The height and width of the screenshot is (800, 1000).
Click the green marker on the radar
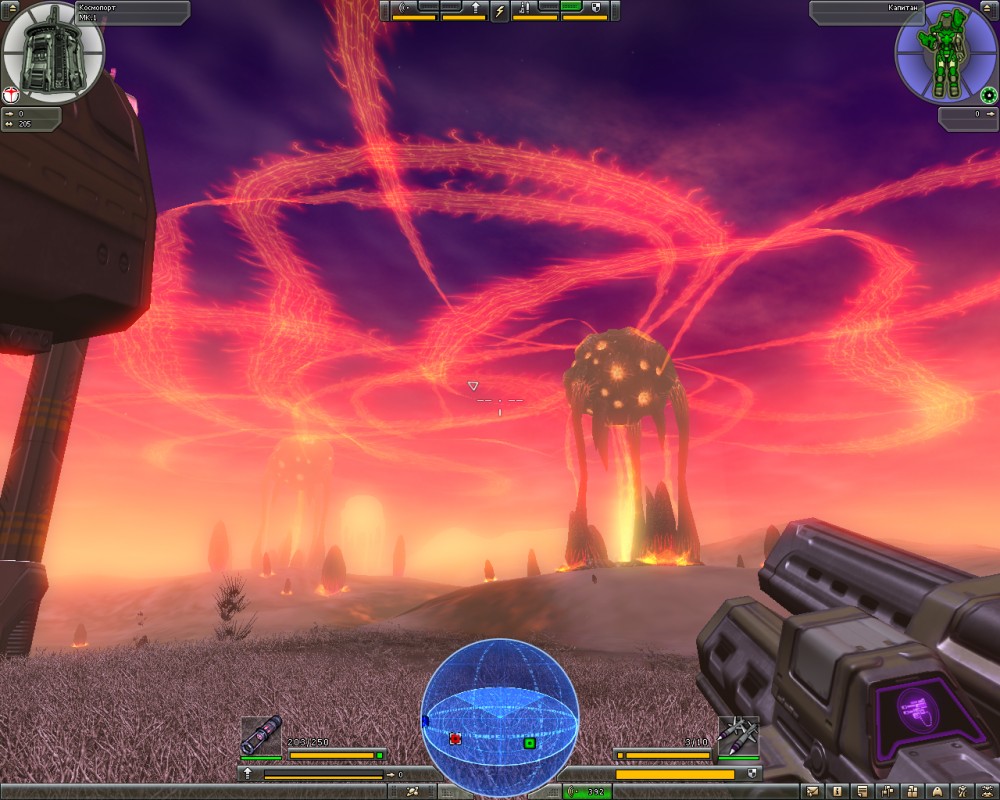coord(529,743)
